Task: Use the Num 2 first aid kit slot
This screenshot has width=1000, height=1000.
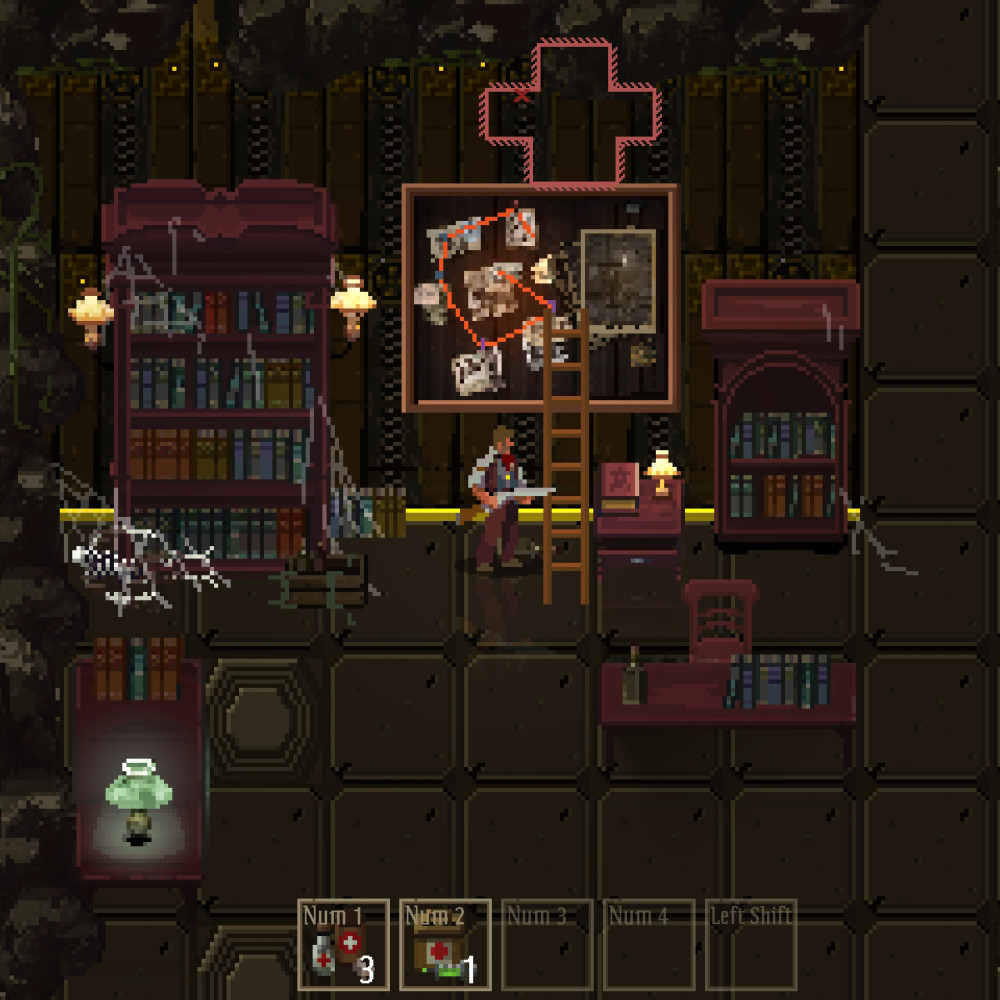Action: coord(445,944)
